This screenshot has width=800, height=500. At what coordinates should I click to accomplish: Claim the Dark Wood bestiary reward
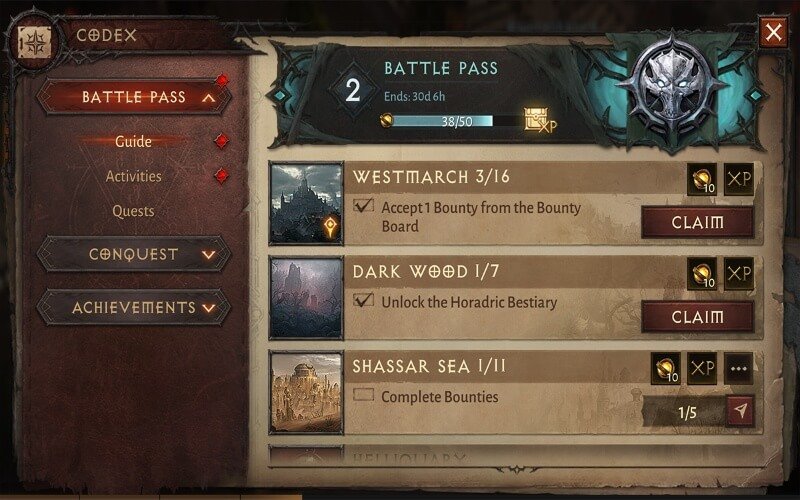[697, 317]
